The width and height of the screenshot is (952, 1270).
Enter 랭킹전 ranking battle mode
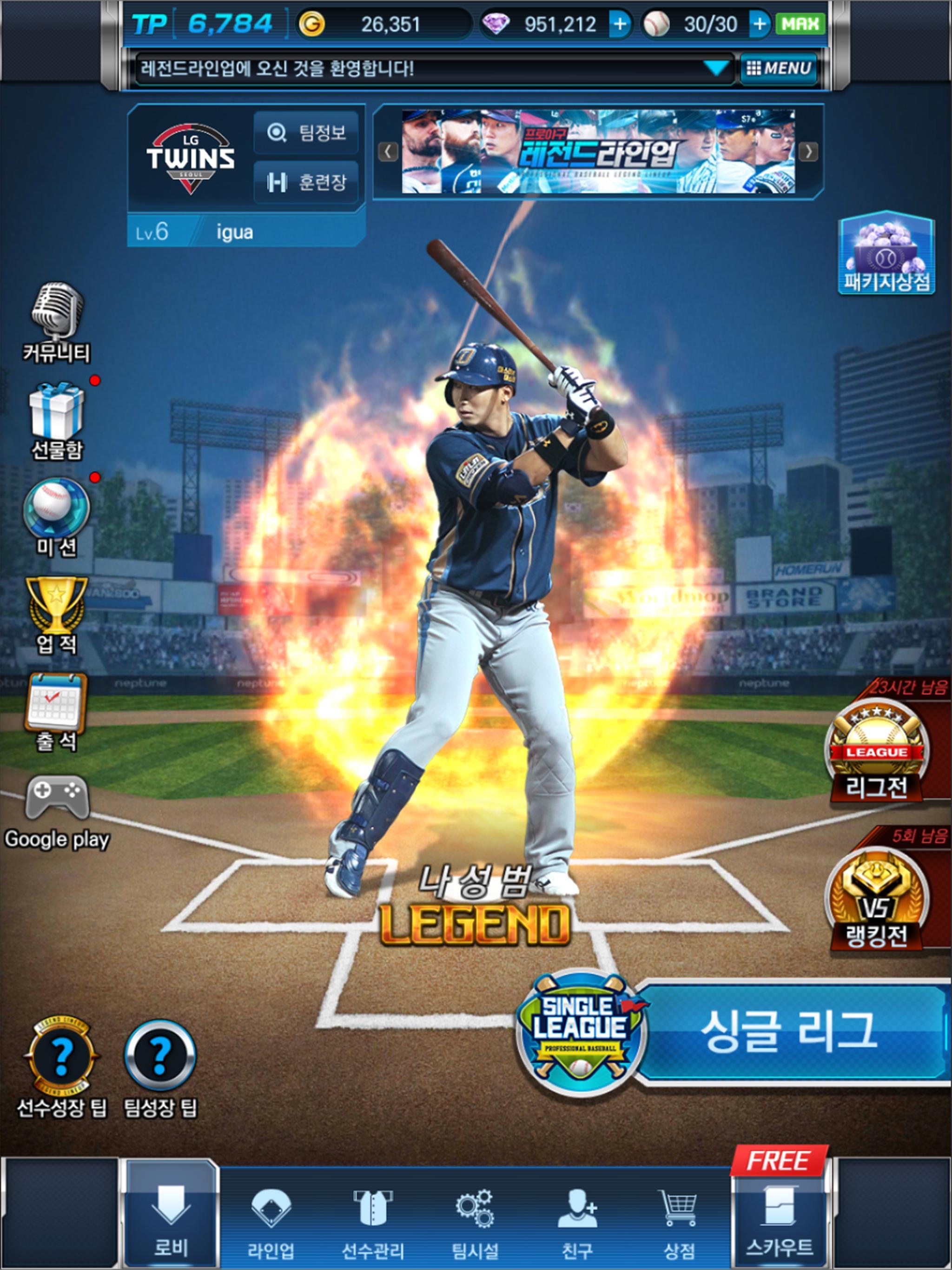click(x=876, y=896)
